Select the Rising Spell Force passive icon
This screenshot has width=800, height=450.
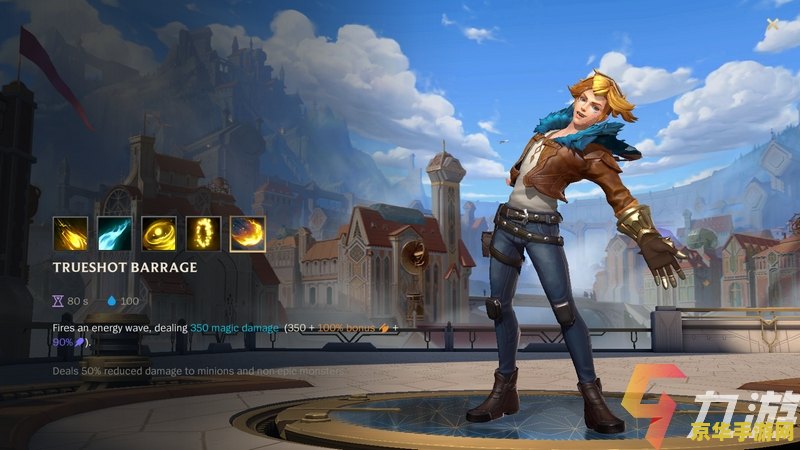pyautogui.click(x=70, y=233)
